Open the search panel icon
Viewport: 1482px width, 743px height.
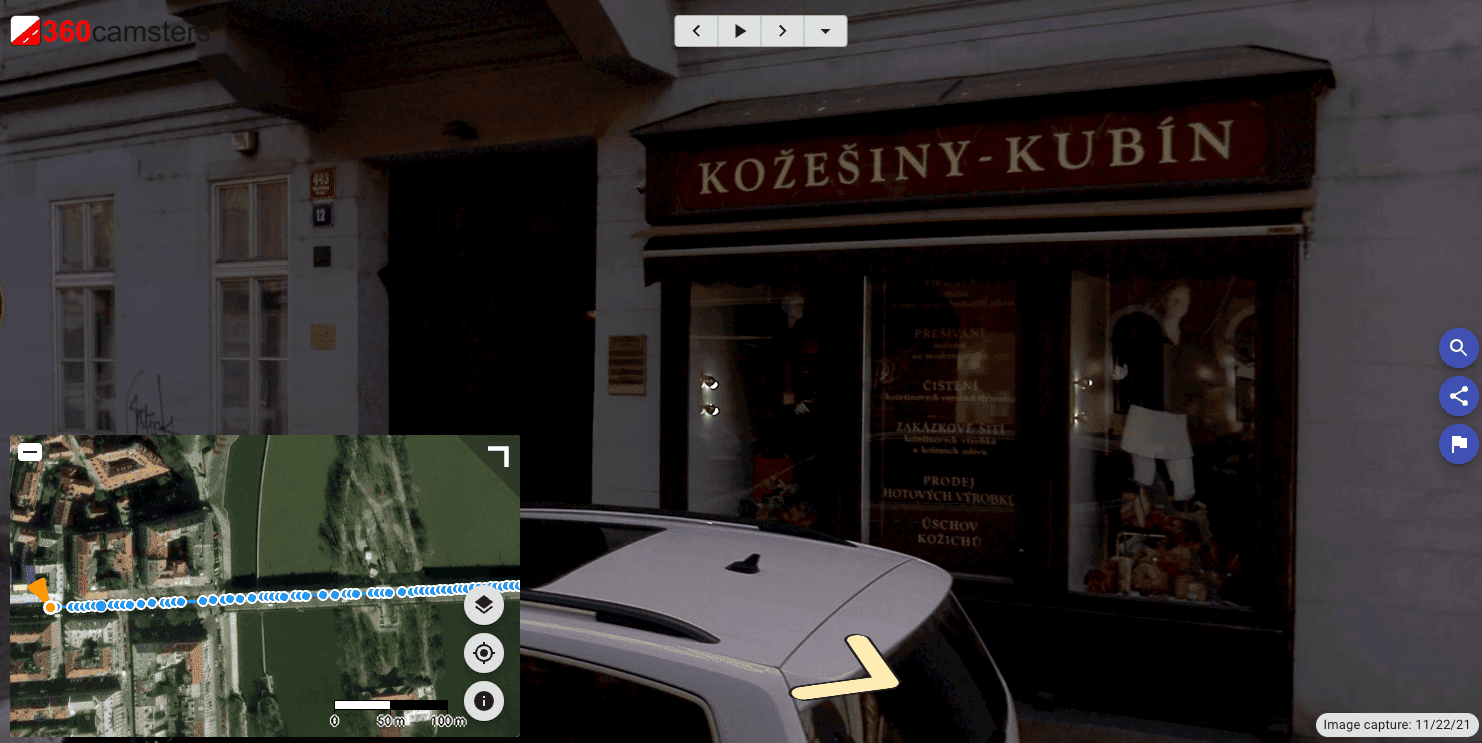pyautogui.click(x=1459, y=348)
